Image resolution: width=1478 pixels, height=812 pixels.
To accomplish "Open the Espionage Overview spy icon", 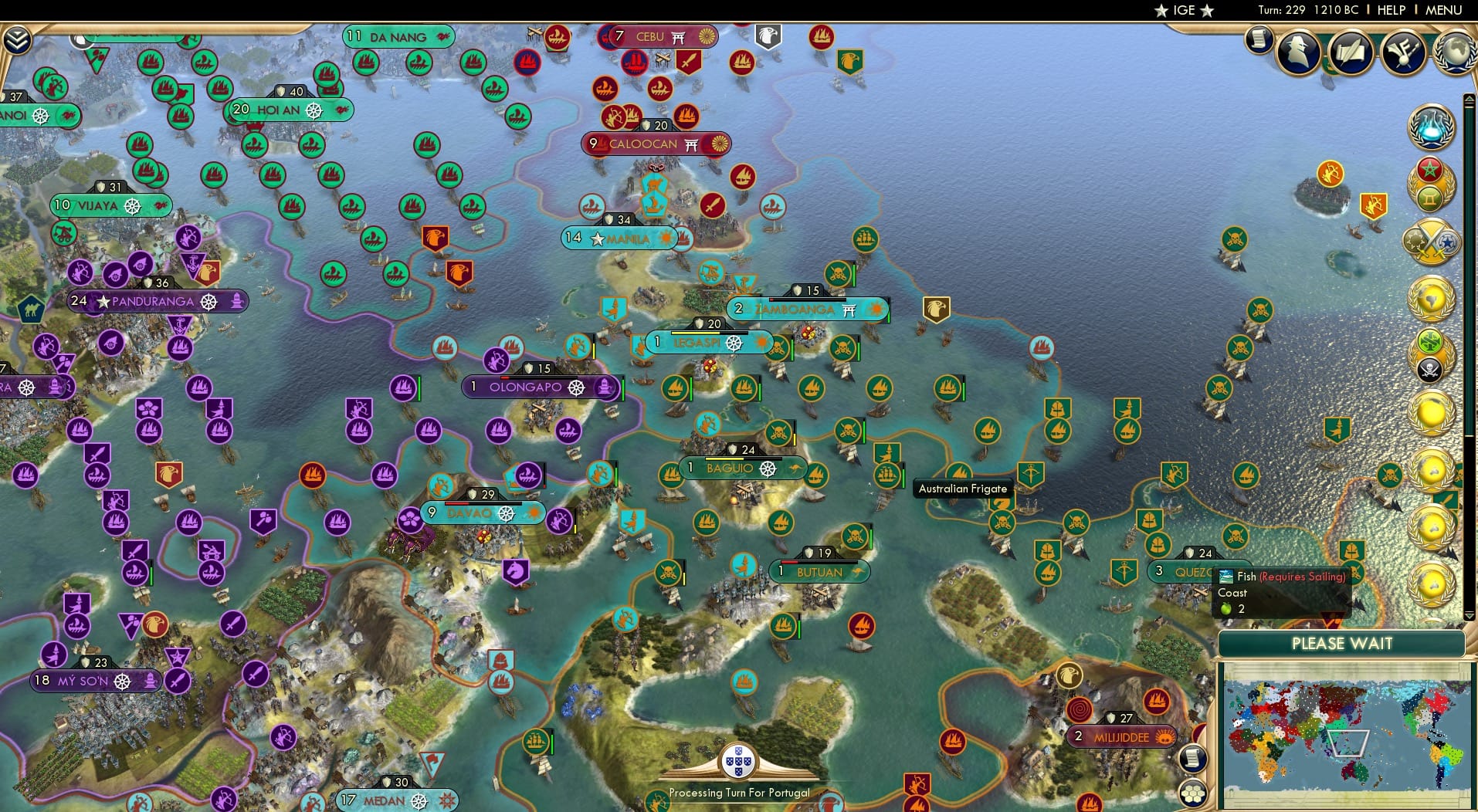I will [1300, 52].
